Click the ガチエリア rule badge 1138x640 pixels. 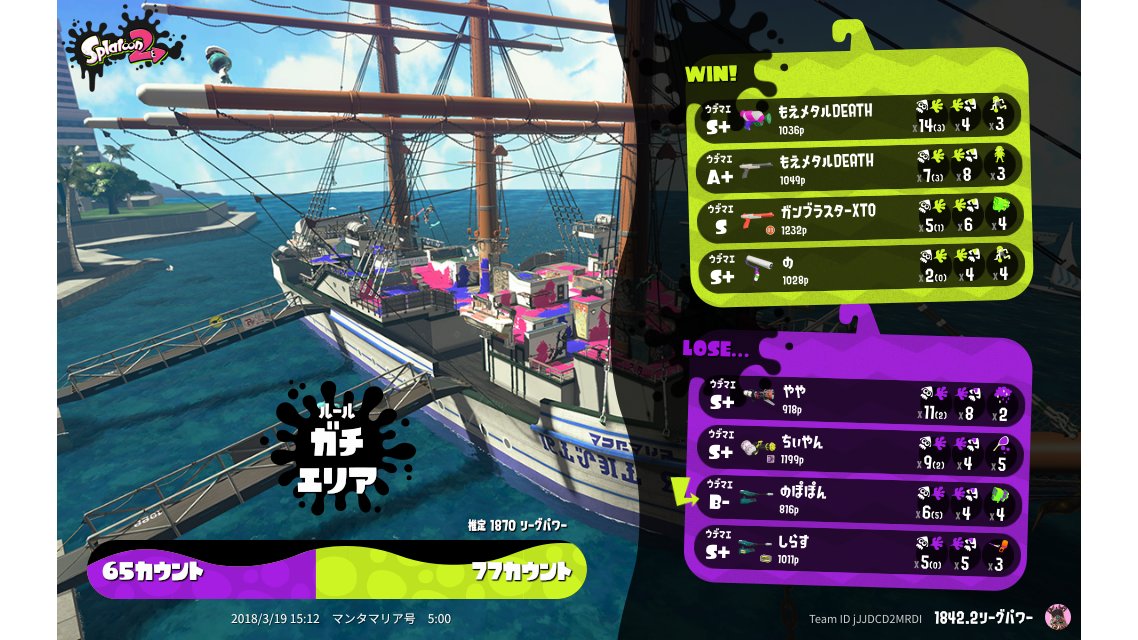pyautogui.click(x=337, y=448)
